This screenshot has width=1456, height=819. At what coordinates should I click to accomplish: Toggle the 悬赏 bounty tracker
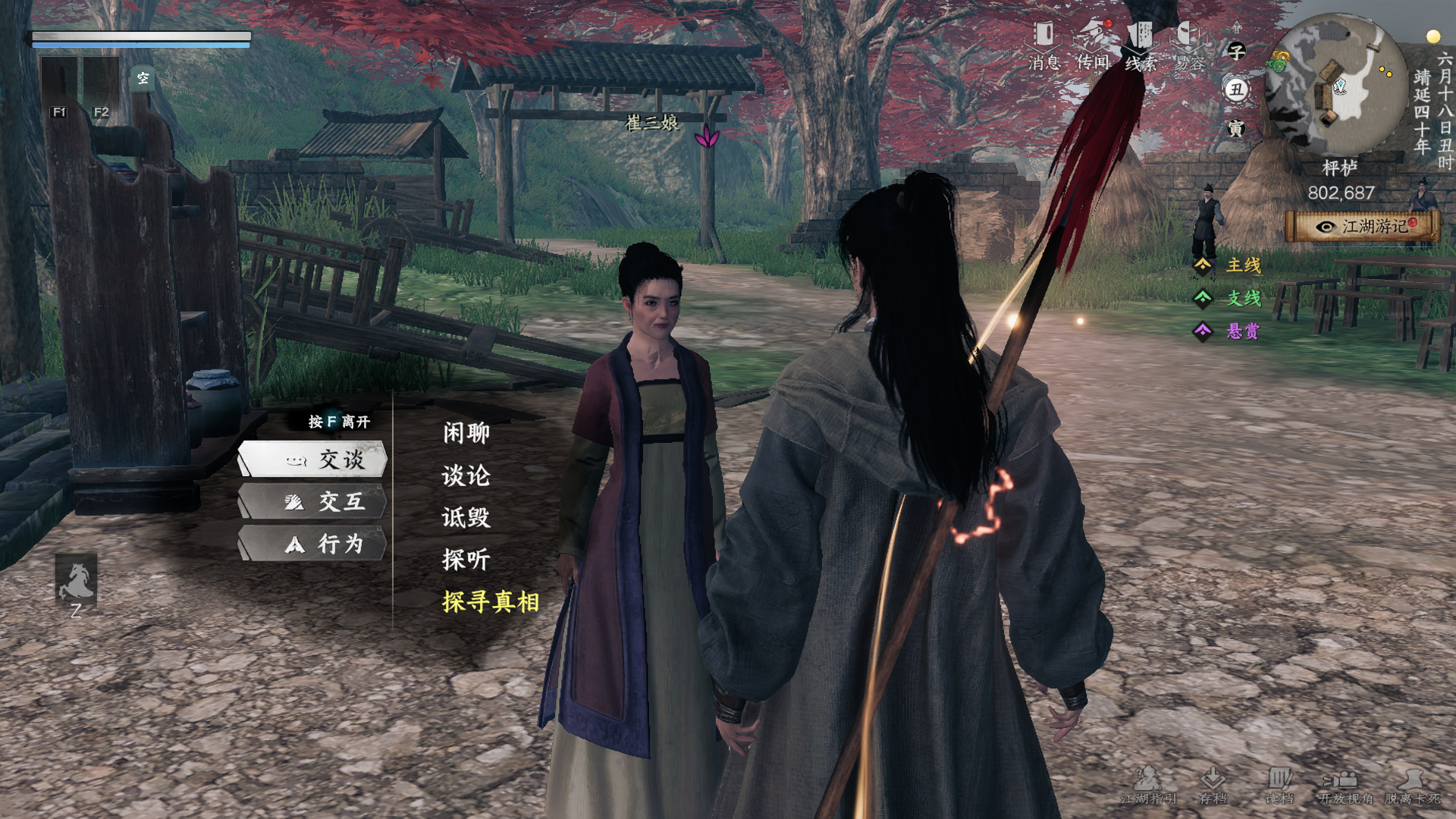pos(1230,331)
